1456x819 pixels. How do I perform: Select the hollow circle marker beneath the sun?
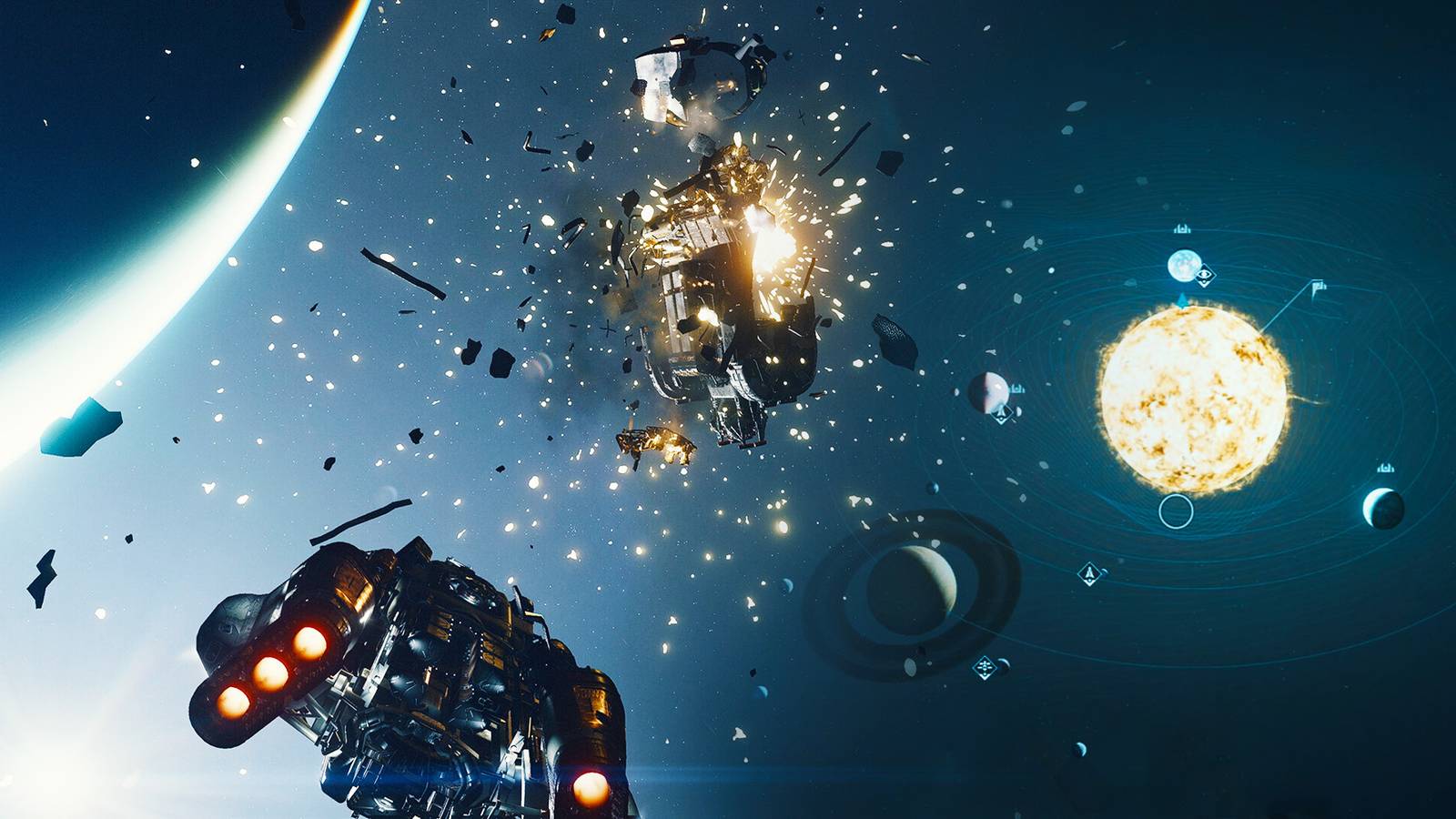1175,511
